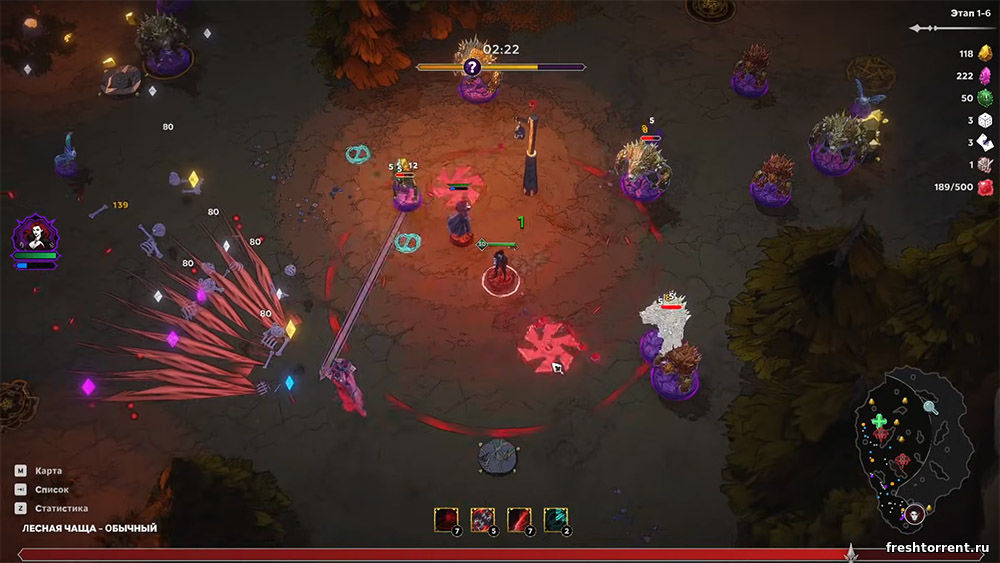Image resolution: width=1000 pixels, height=563 pixels.
Task: Click the purple question mark boss icon
Action: (472, 67)
